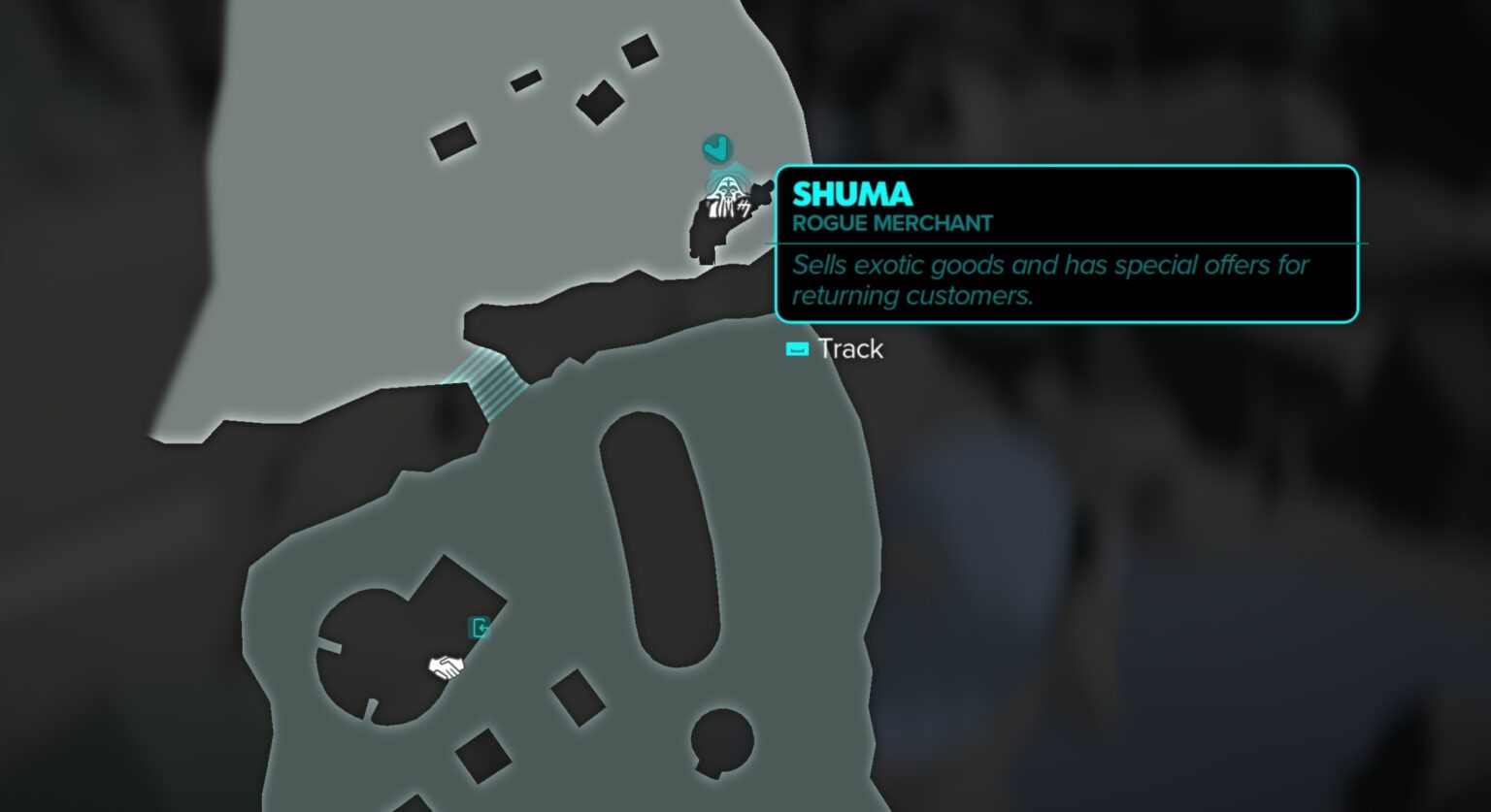The height and width of the screenshot is (812, 1491).
Task: Select Shuma's portrait inside the tooltip
Action: click(723, 199)
